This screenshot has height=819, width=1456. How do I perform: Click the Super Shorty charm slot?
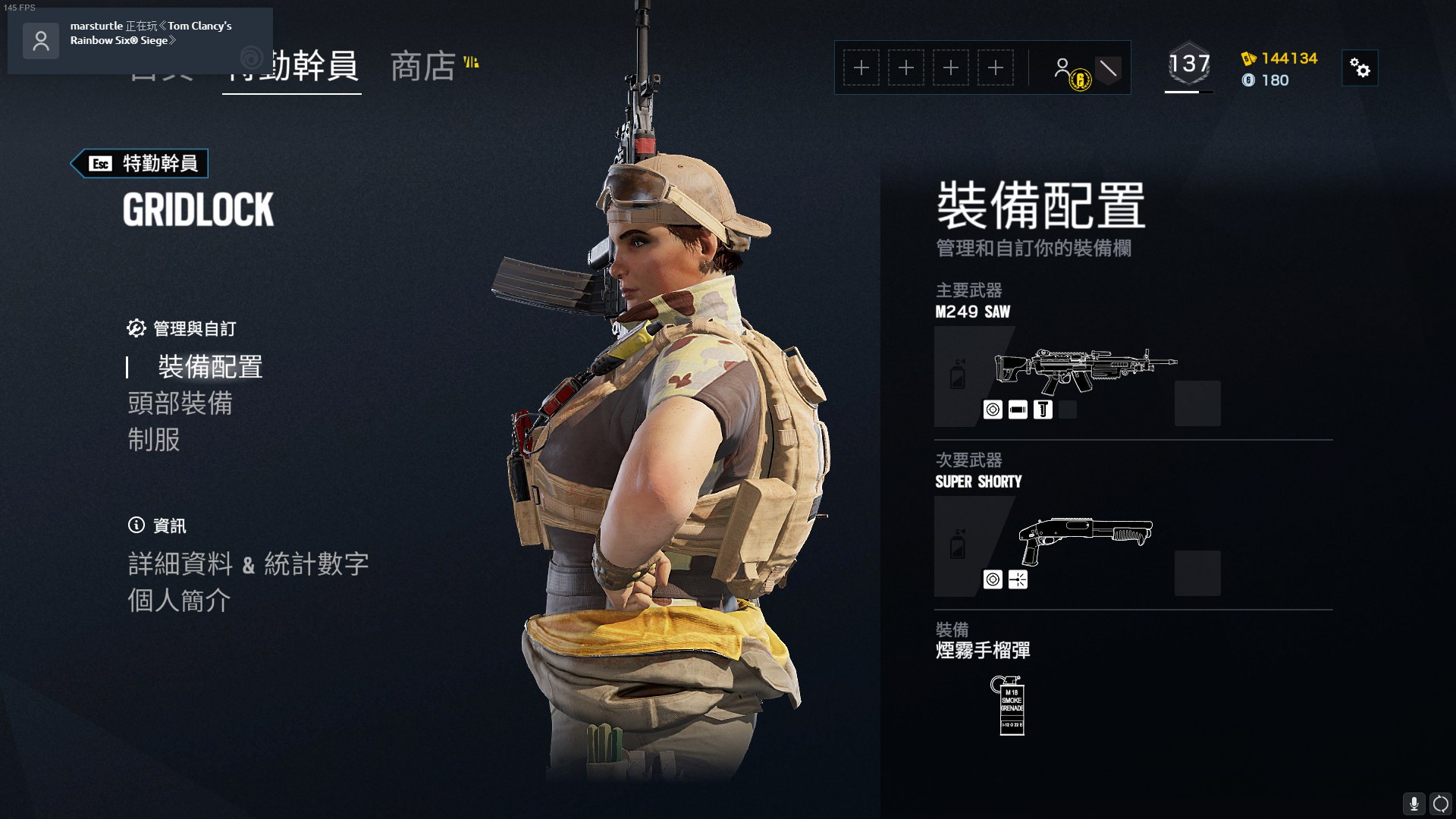click(1197, 573)
